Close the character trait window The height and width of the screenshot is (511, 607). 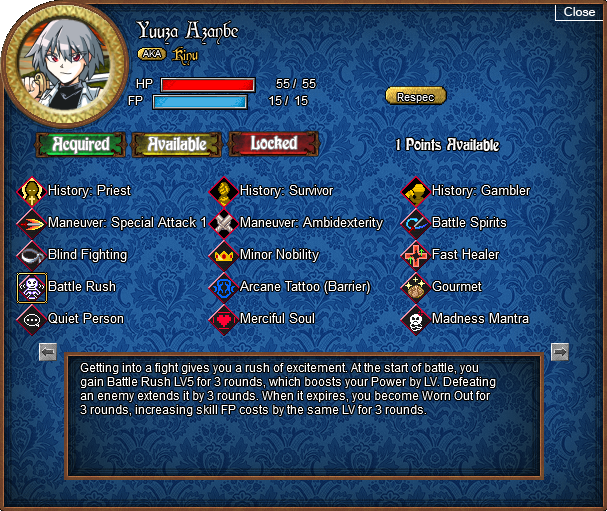579,12
